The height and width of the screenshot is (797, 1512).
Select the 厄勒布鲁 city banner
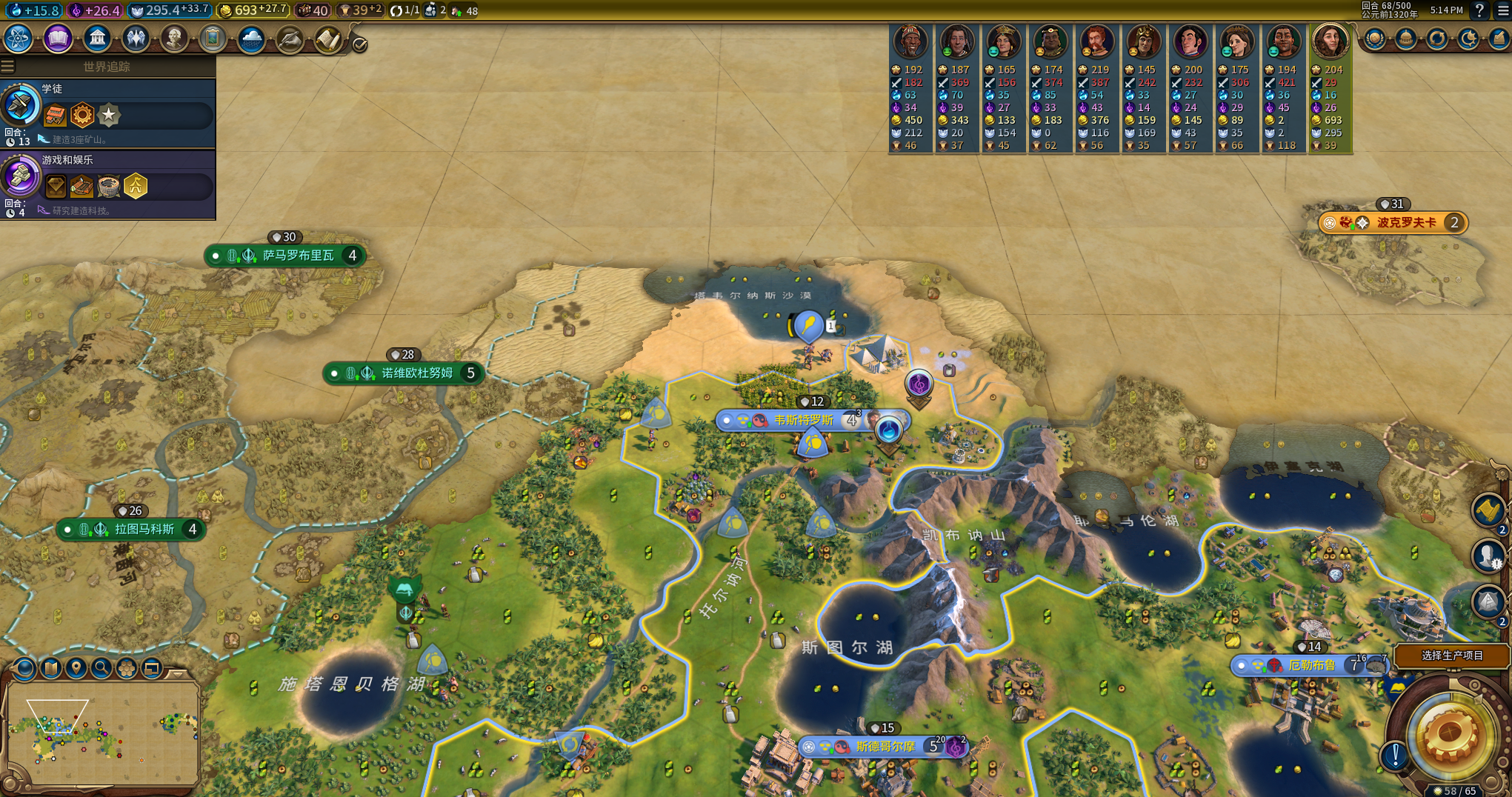click(1311, 665)
